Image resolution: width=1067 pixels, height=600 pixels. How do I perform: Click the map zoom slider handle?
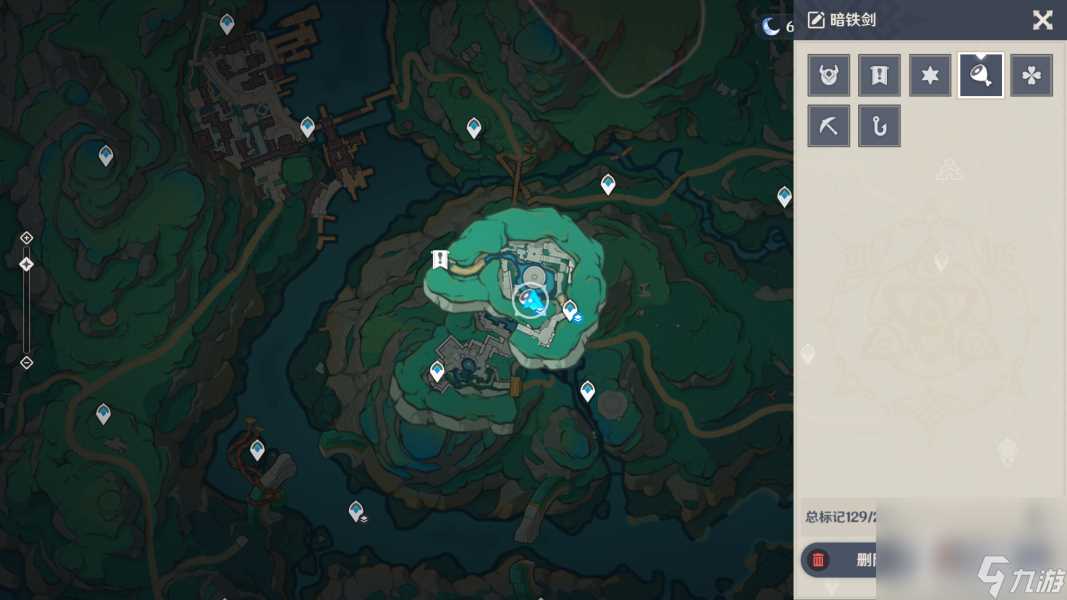click(27, 264)
